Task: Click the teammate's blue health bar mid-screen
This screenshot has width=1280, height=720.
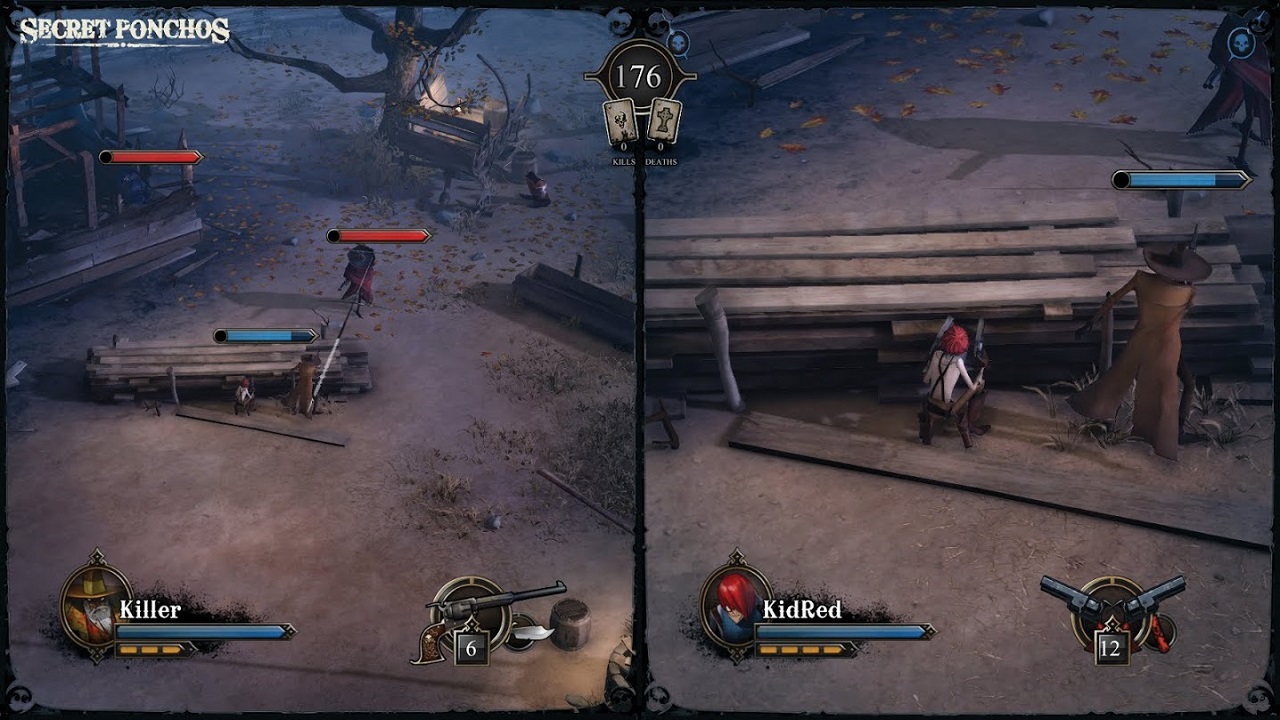Action: [265, 336]
